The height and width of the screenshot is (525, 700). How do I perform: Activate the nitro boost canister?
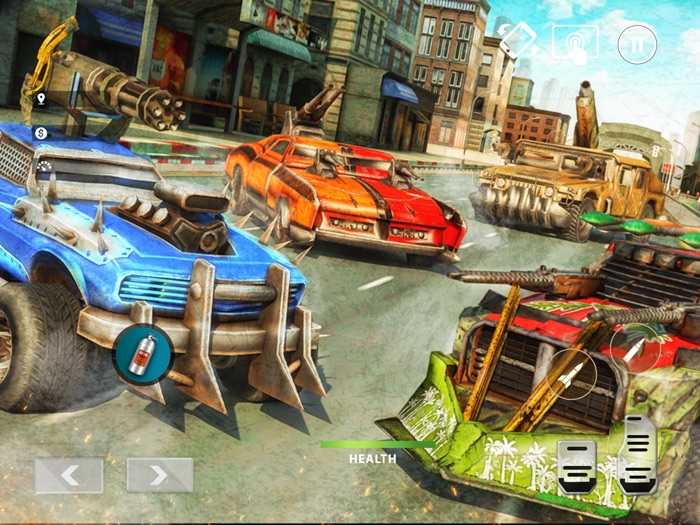point(143,354)
